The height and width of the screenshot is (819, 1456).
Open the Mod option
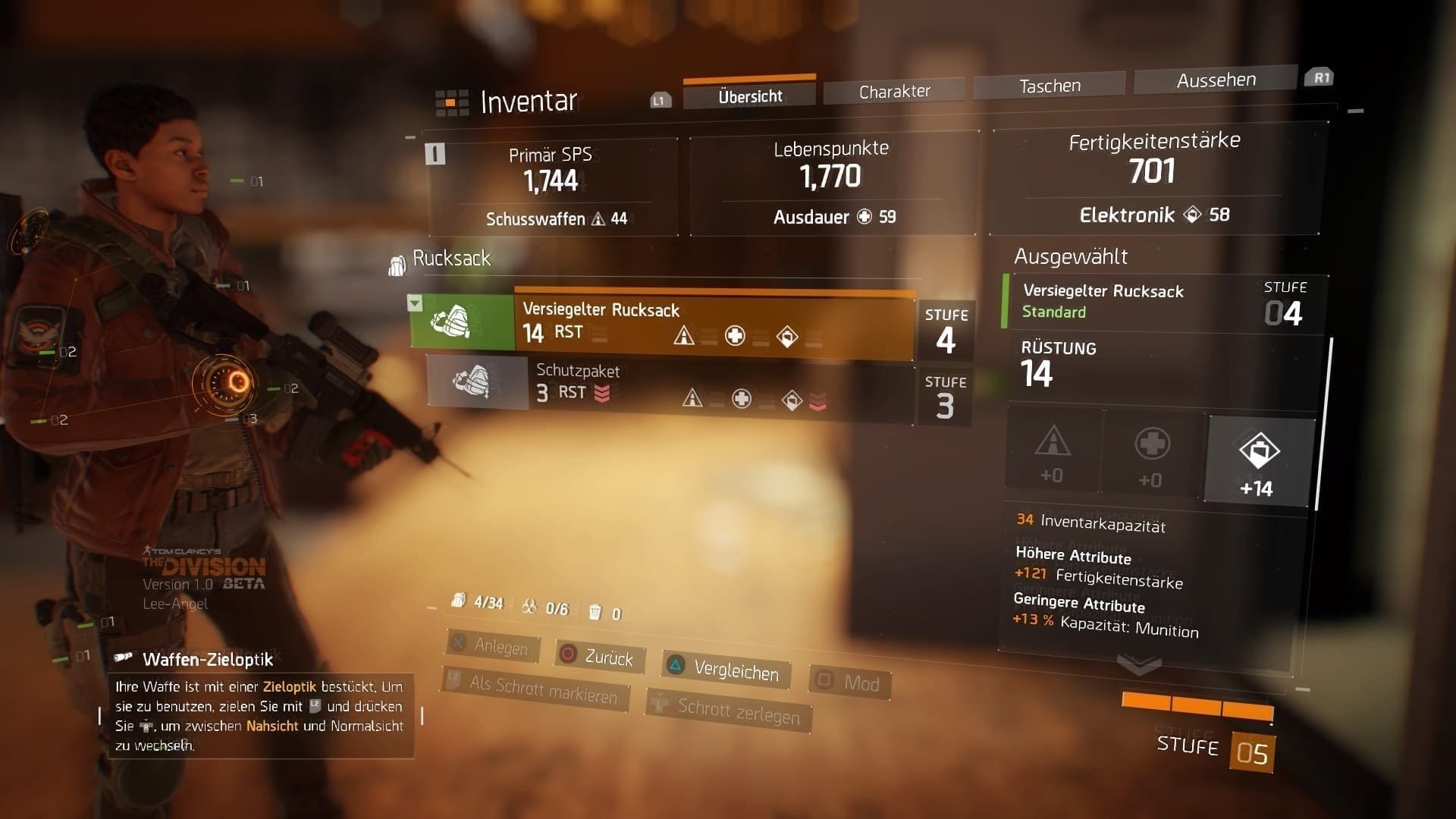coord(851,682)
